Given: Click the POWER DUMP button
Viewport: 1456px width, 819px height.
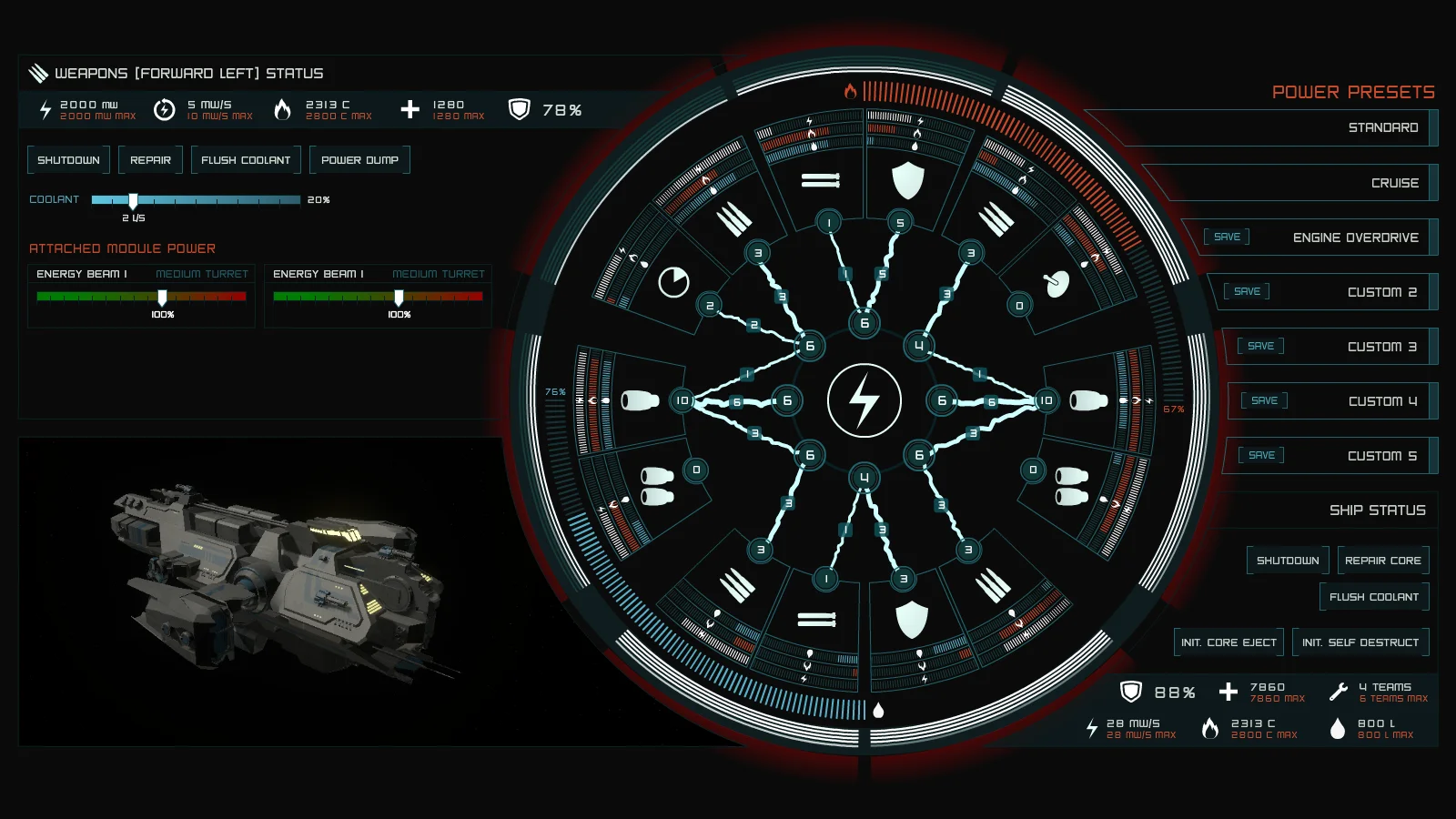Looking at the screenshot, I should click(x=359, y=159).
